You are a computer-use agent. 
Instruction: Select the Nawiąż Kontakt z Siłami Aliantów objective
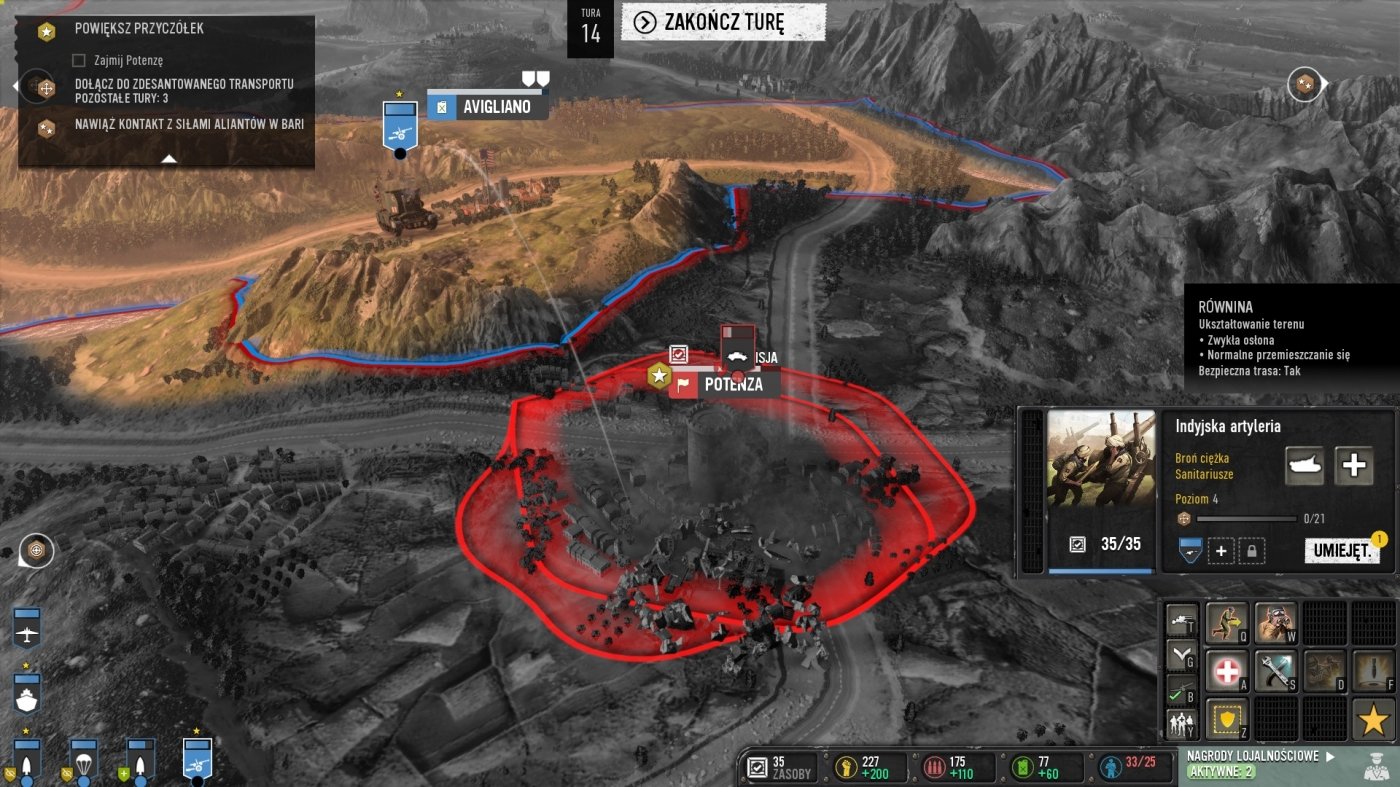[x=188, y=125]
